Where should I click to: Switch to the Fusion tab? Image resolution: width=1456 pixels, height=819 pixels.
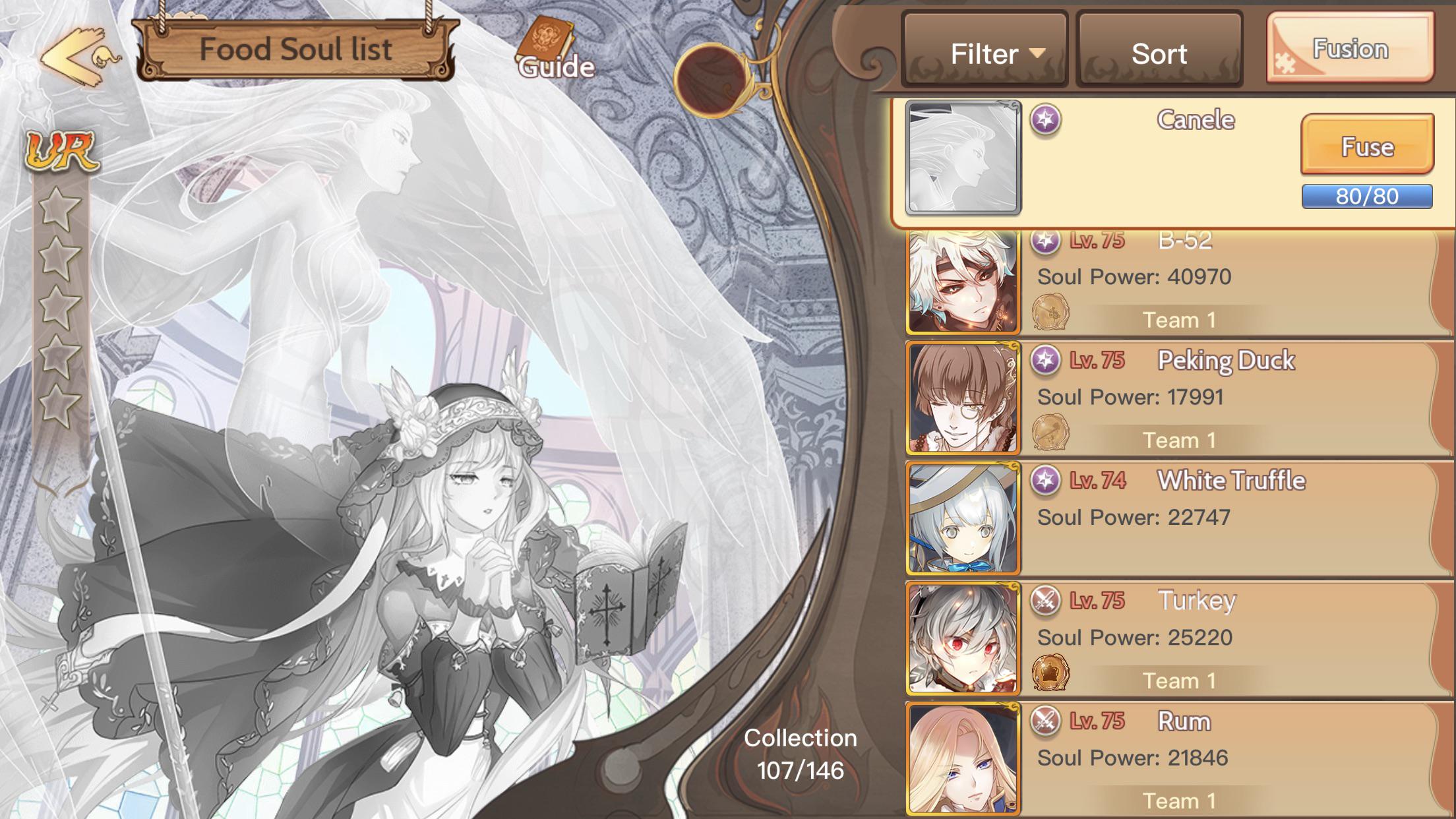[x=1349, y=49]
